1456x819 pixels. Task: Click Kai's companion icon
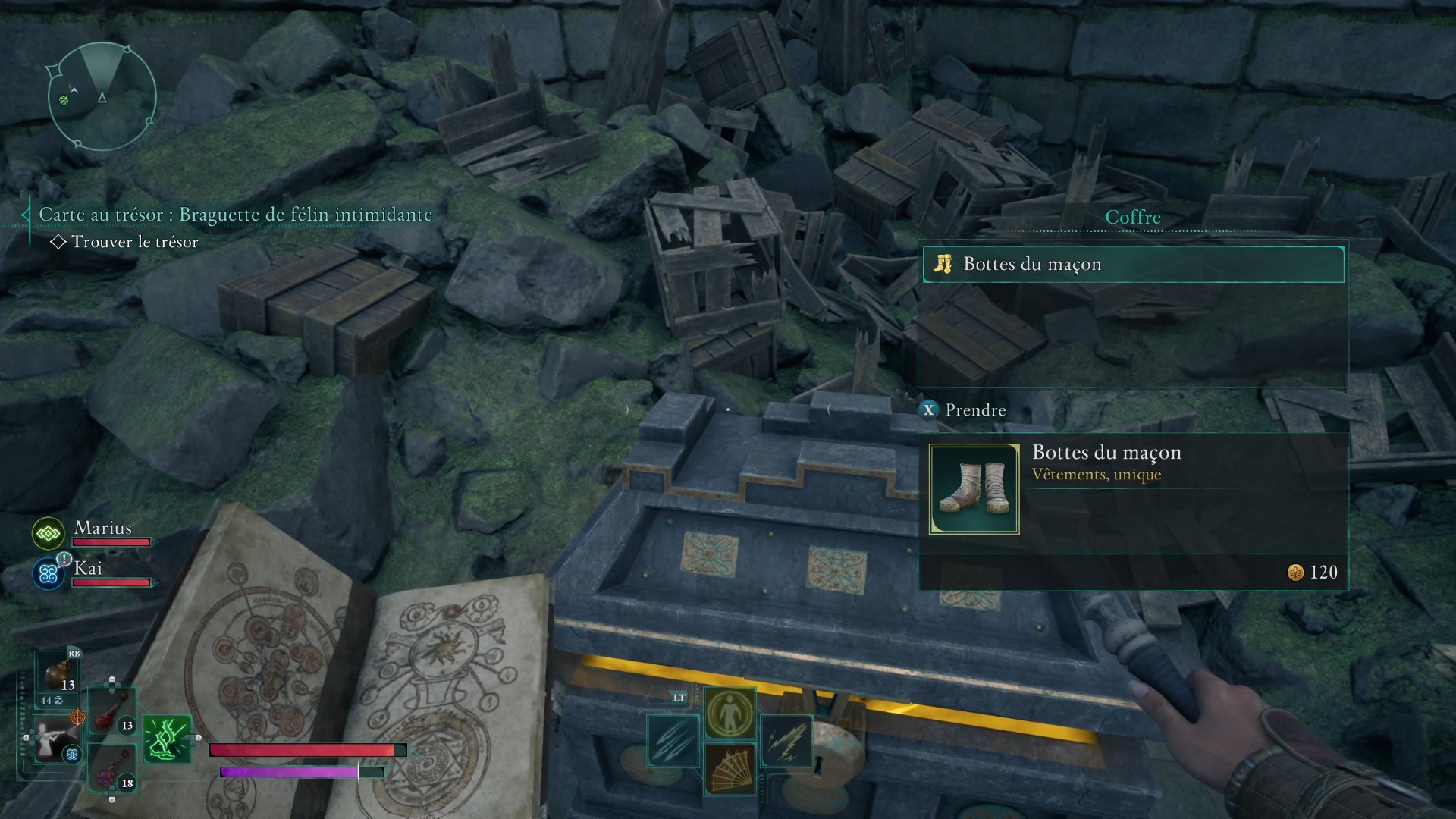(49, 574)
